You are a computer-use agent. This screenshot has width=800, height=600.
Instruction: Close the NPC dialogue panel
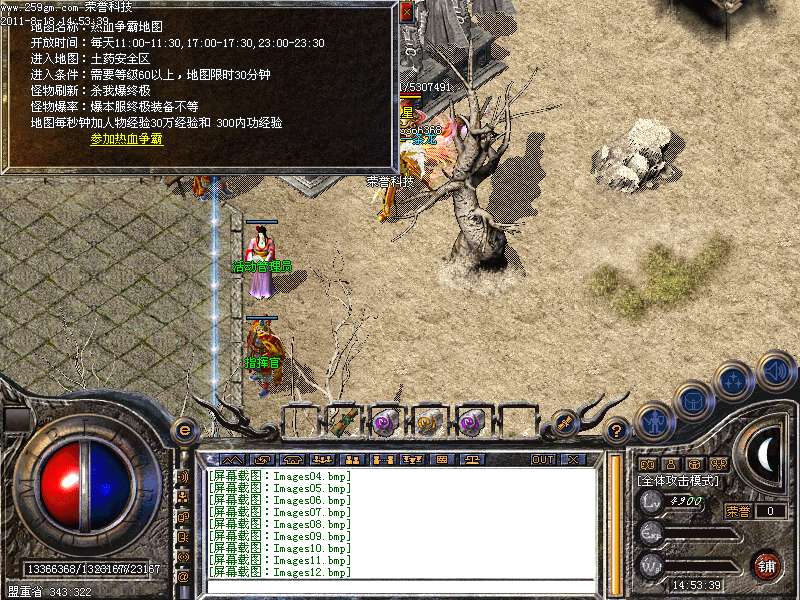[406, 12]
